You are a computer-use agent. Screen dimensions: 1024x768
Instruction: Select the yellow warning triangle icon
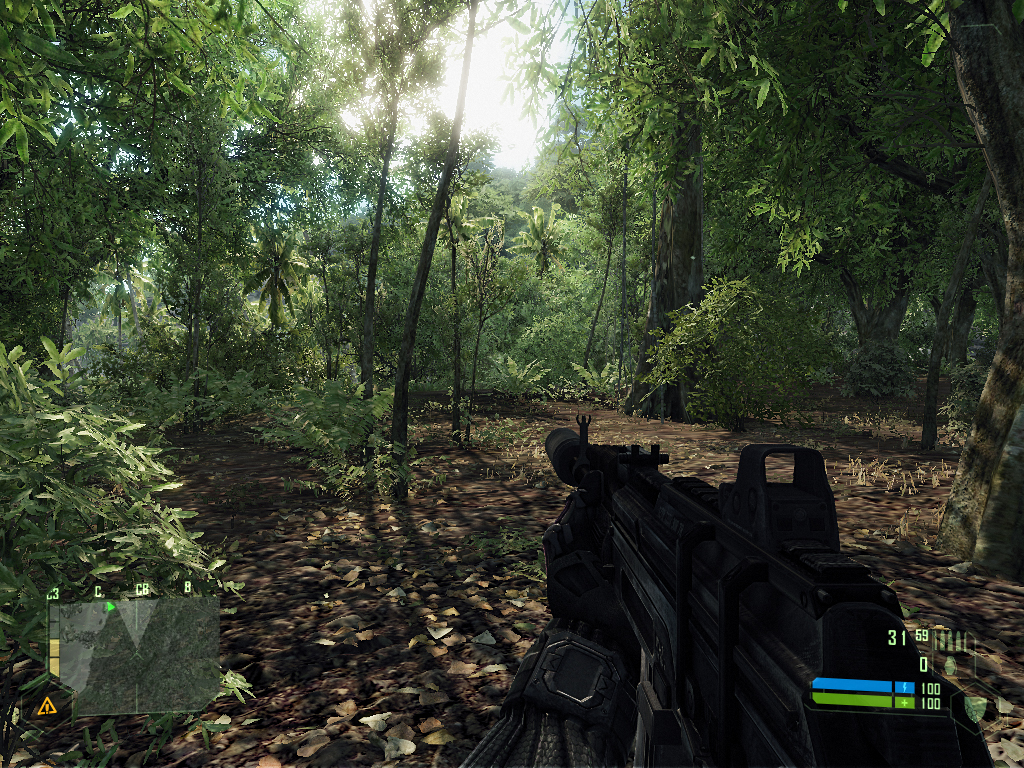46,707
